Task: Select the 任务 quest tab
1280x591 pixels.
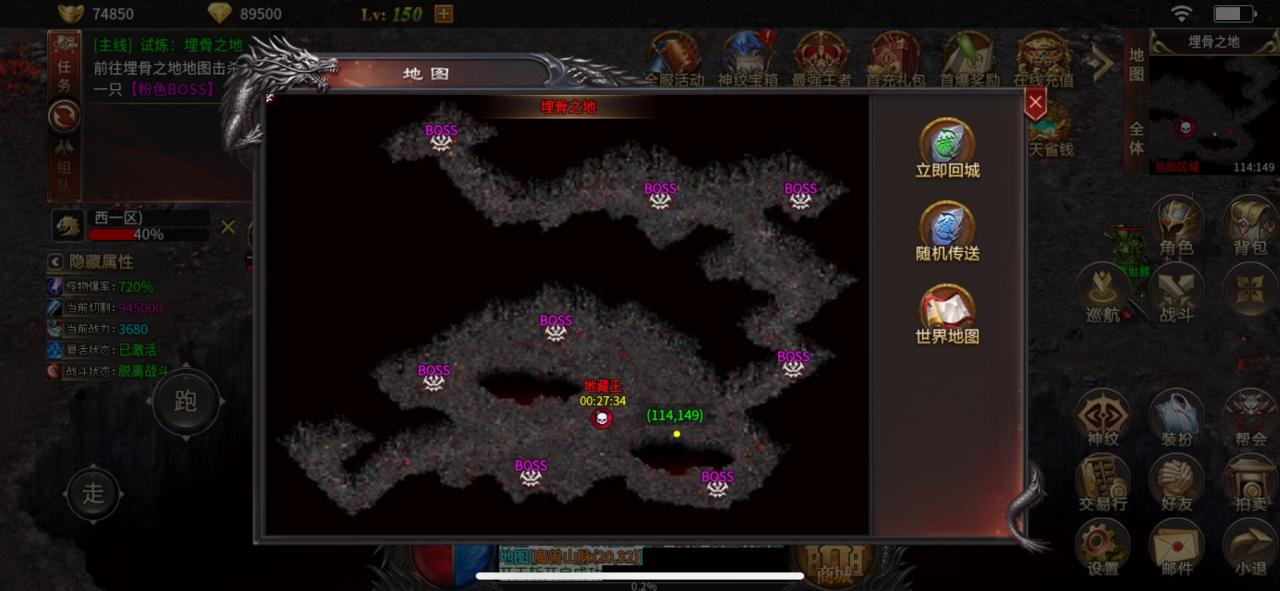Action: coord(64,75)
